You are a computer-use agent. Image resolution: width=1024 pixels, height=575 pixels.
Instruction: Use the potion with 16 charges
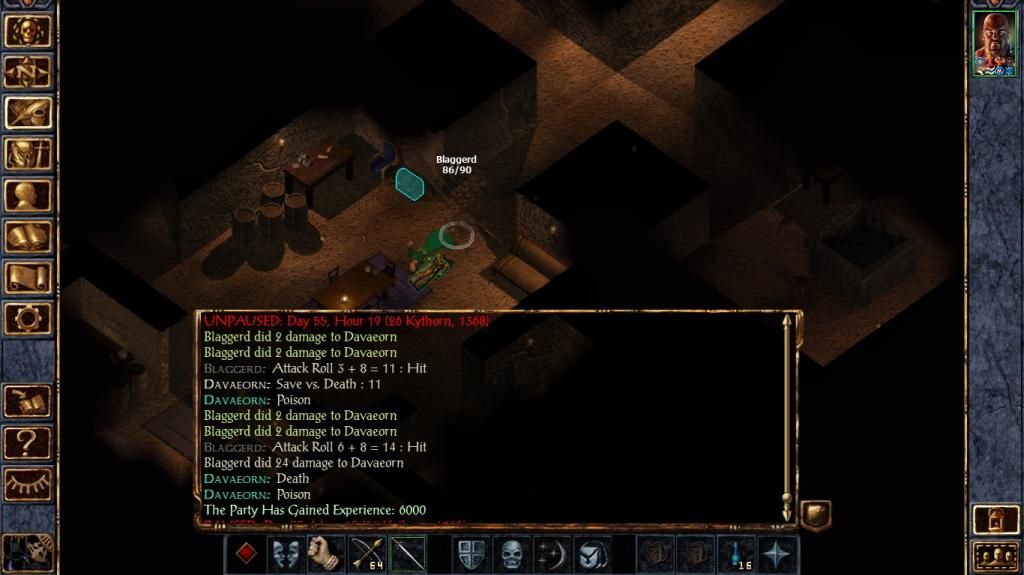[736, 554]
